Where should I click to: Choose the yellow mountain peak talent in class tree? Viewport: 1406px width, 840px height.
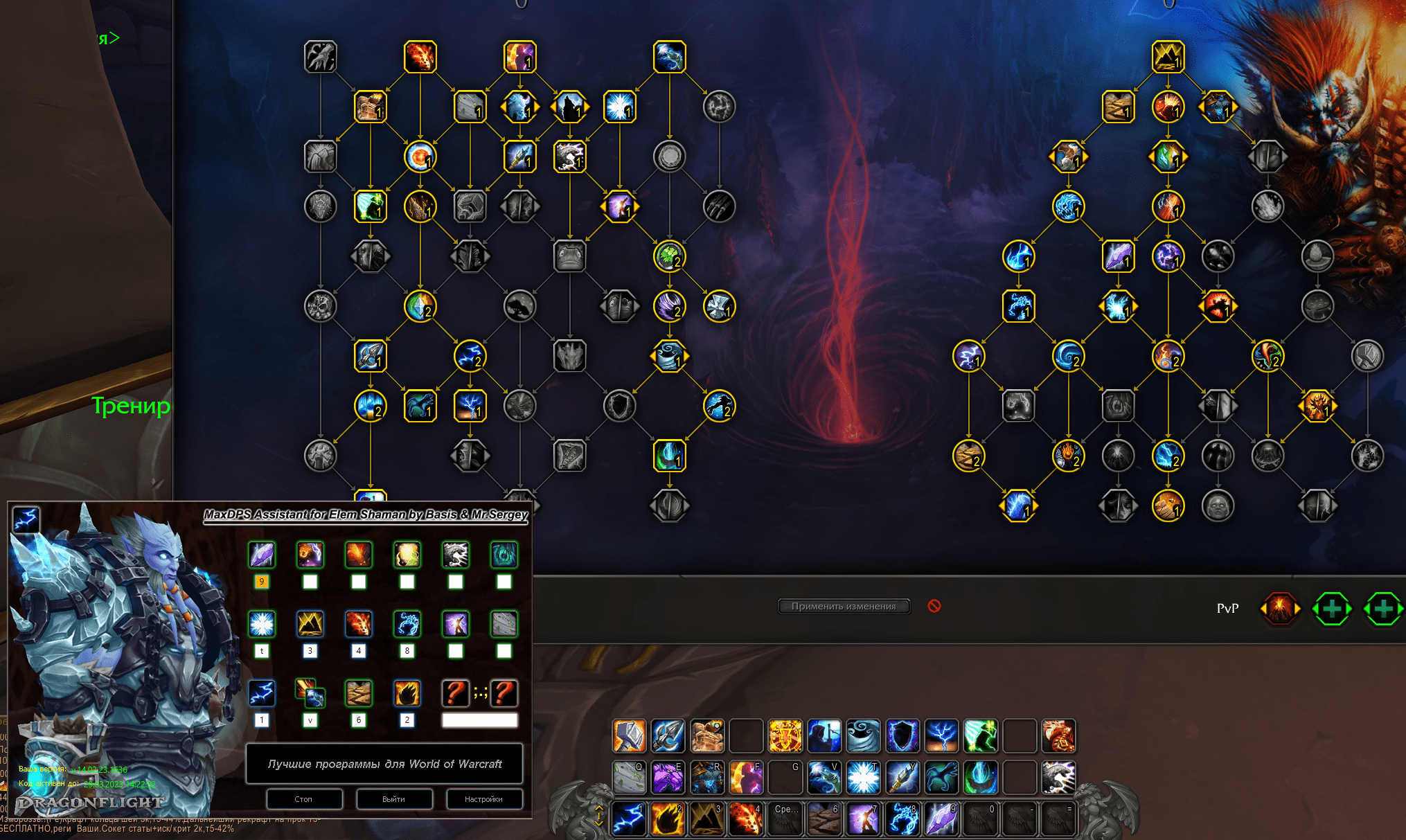point(1168,57)
